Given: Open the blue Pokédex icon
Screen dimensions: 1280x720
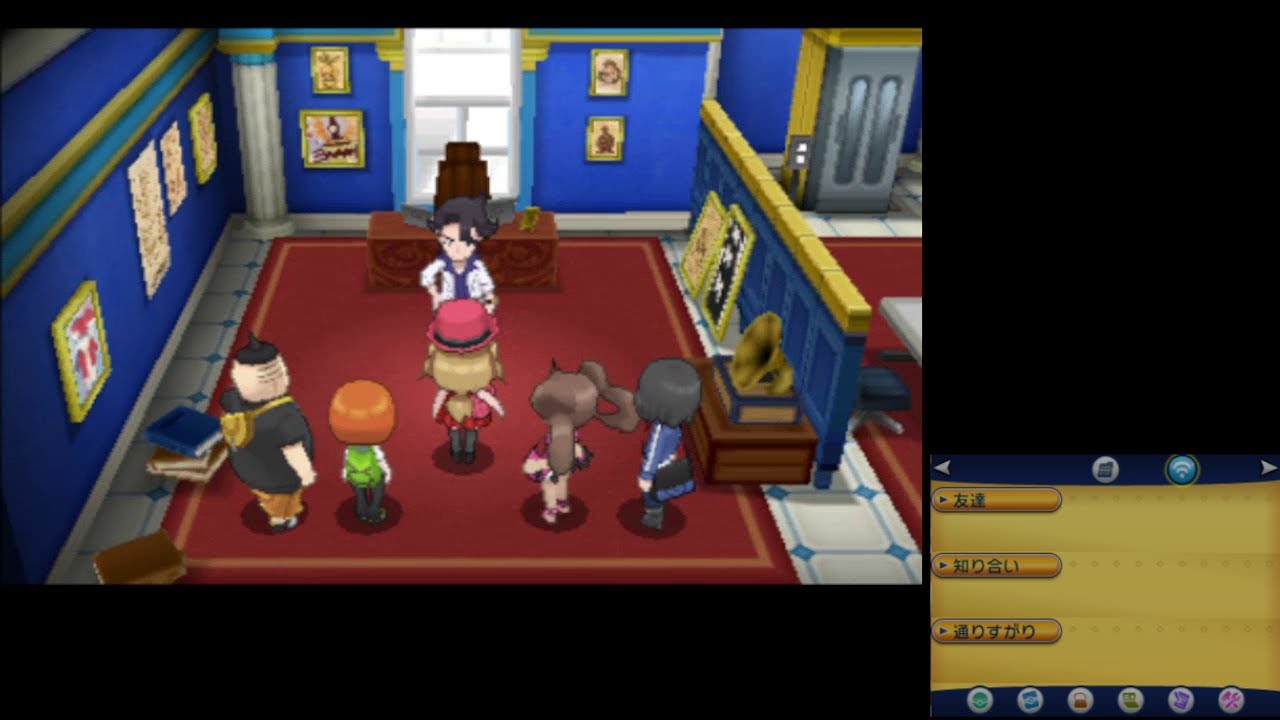Looking at the screenshot, I should (1029, 700).
